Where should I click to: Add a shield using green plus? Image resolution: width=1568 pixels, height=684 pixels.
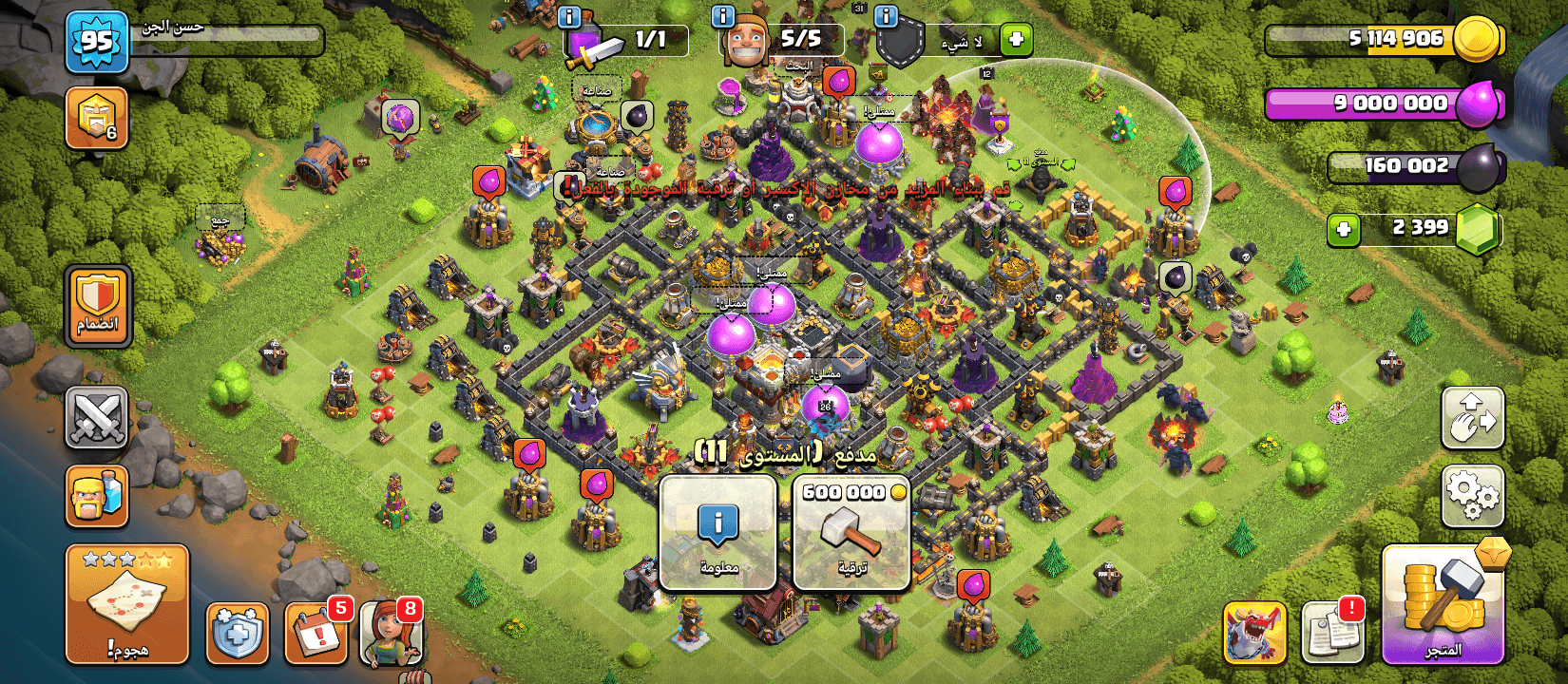click(1016, 40)
